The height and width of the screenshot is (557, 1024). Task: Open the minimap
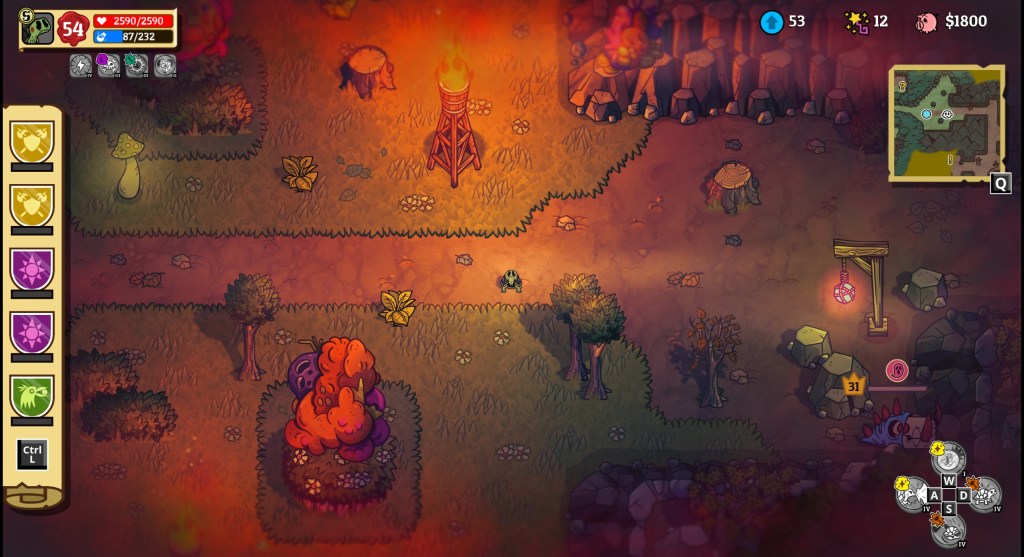[x=945, y=123]
